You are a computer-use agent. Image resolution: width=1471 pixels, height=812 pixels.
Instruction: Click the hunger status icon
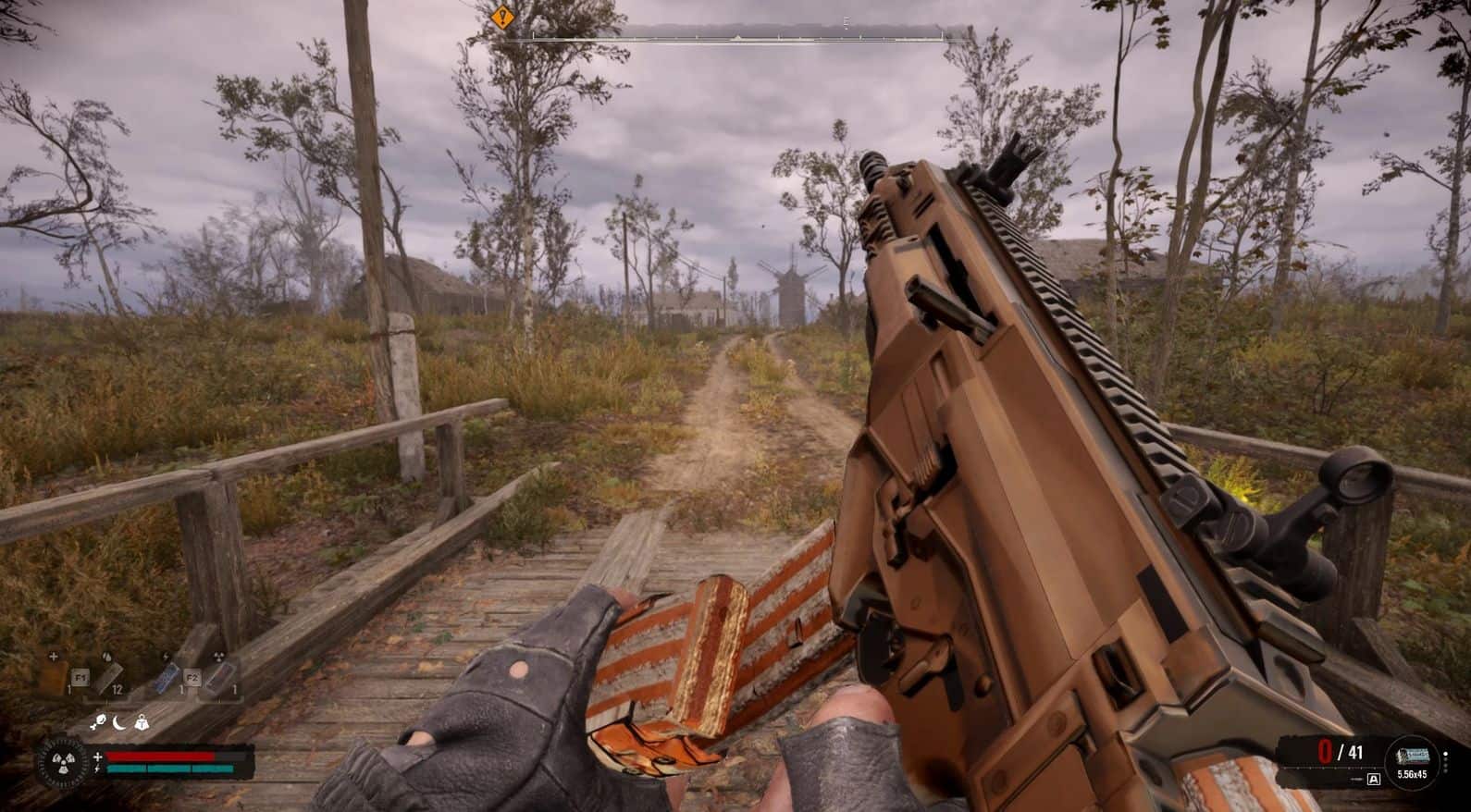(x=97, y=723)
